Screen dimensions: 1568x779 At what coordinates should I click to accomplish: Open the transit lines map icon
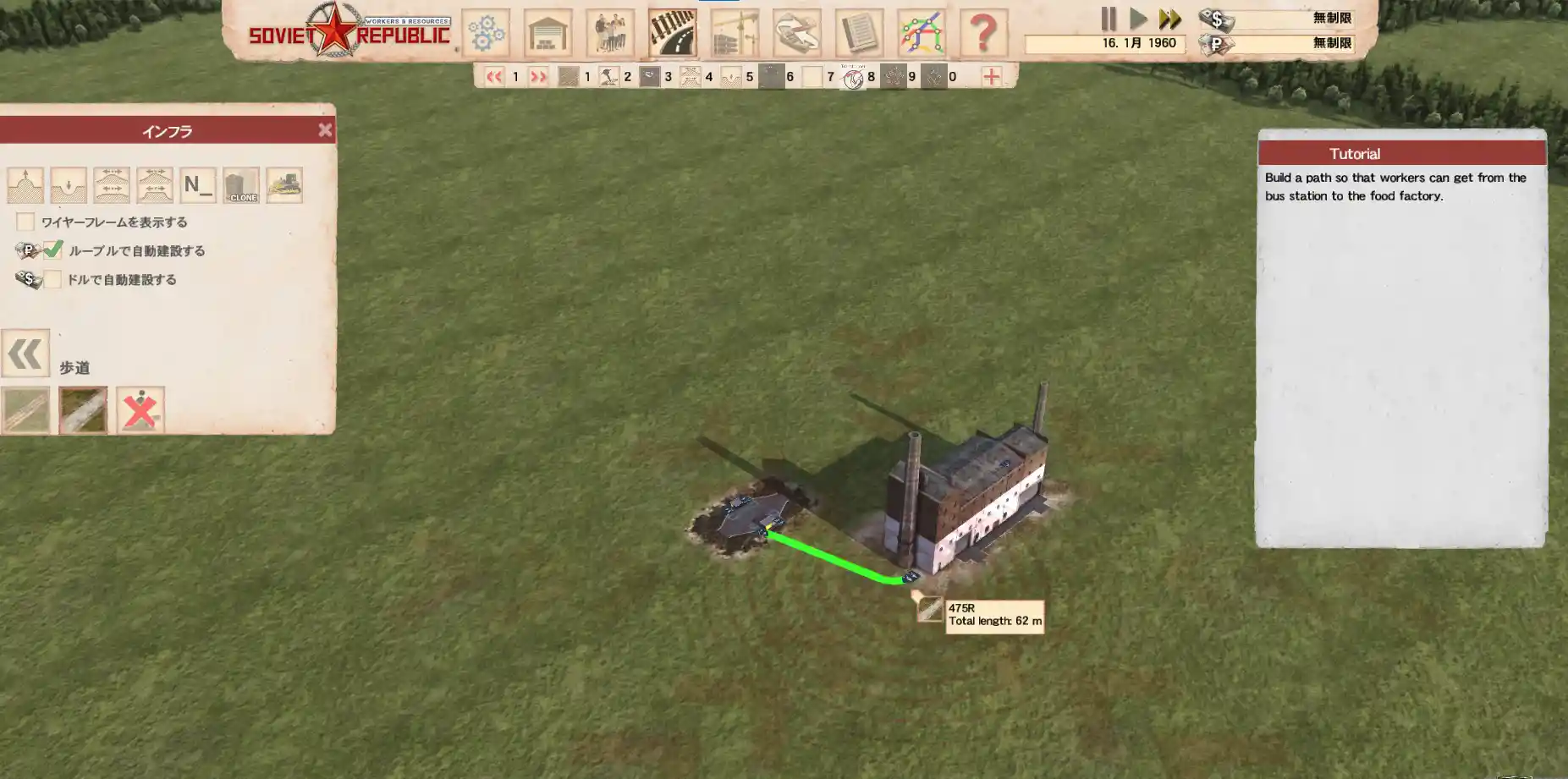click(922, 34)
